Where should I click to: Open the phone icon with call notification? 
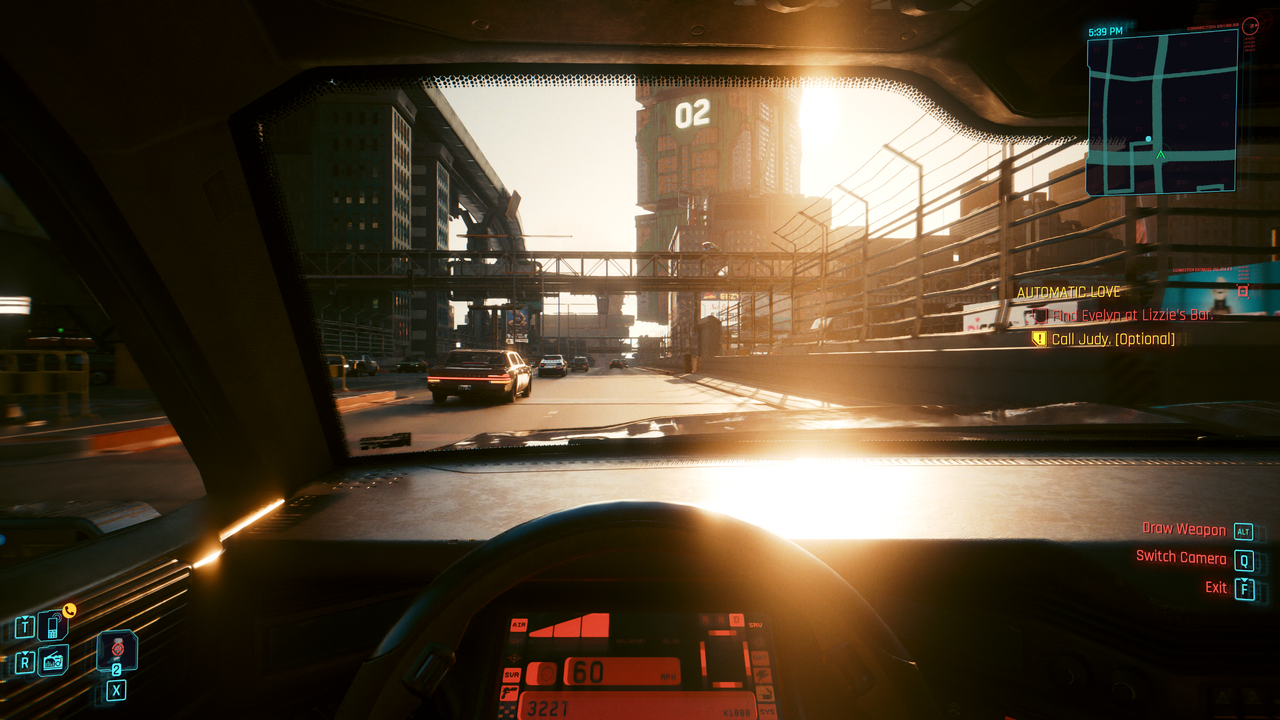coord(53,627)
